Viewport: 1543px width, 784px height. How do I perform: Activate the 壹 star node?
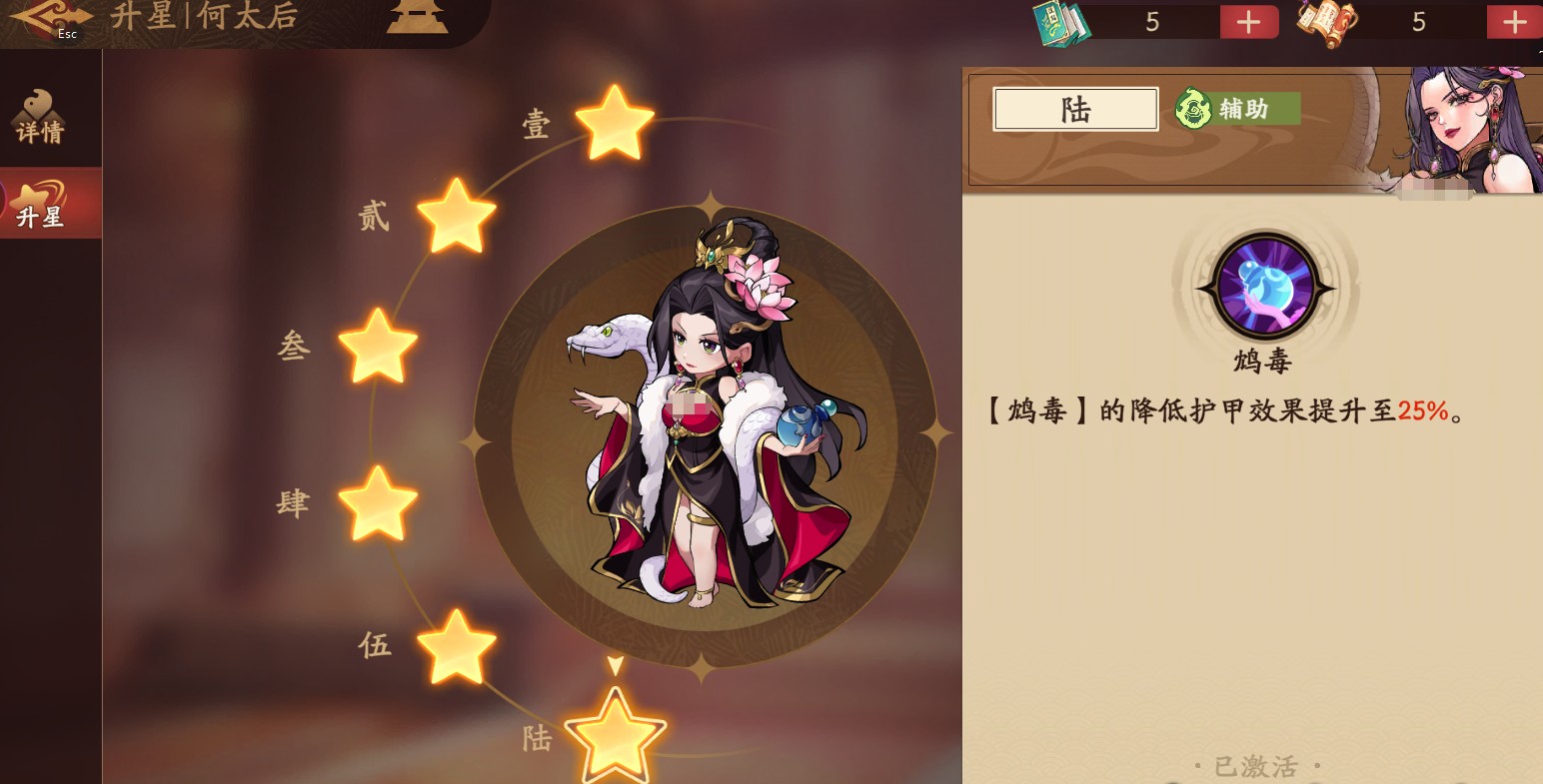[x=615, y=125]
